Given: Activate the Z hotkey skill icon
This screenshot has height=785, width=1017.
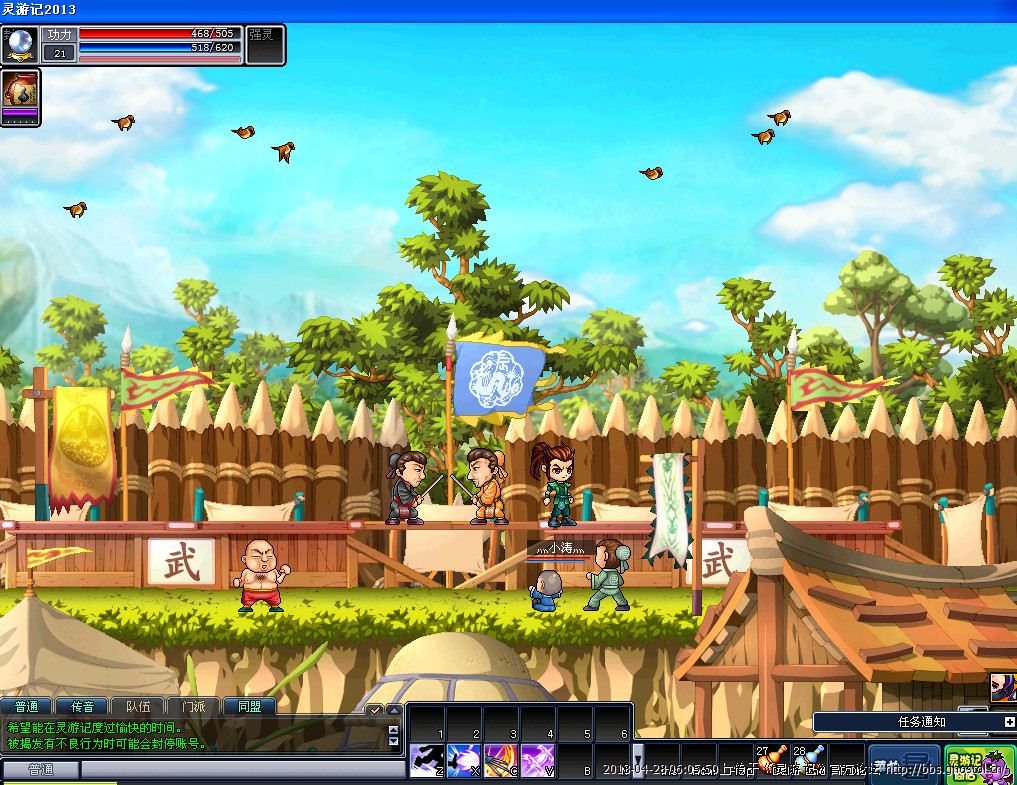Looking at the screenshot, I should [427, 760].
